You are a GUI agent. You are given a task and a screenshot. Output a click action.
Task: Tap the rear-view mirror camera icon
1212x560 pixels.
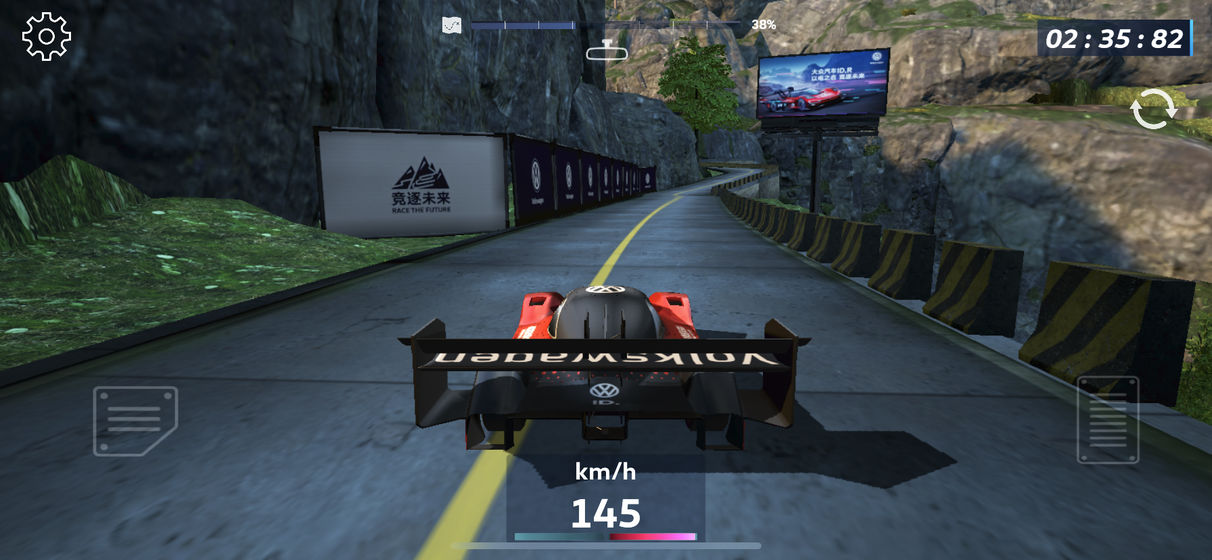pyautogui.click(x=606, y=50)
